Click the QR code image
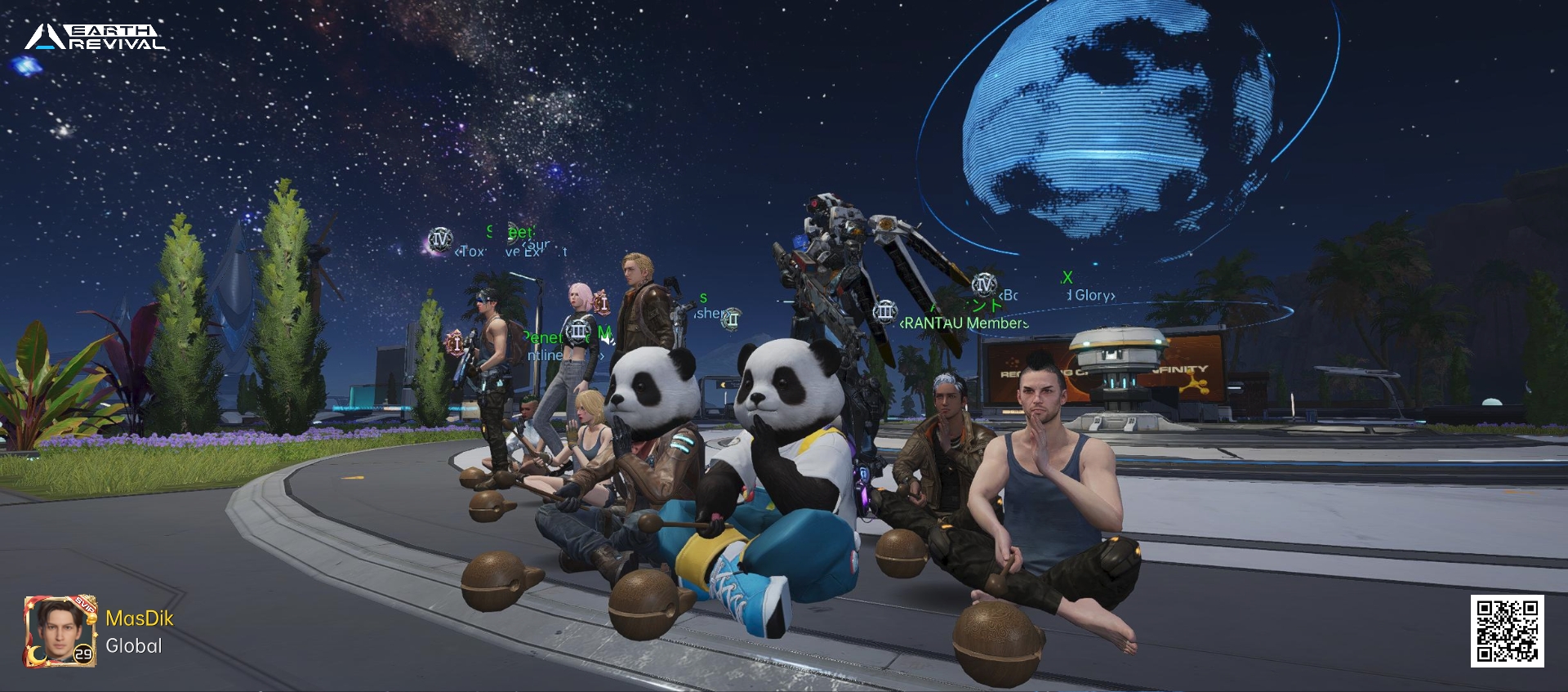Screen dimensions: 1568x692 click(1507, 631)
